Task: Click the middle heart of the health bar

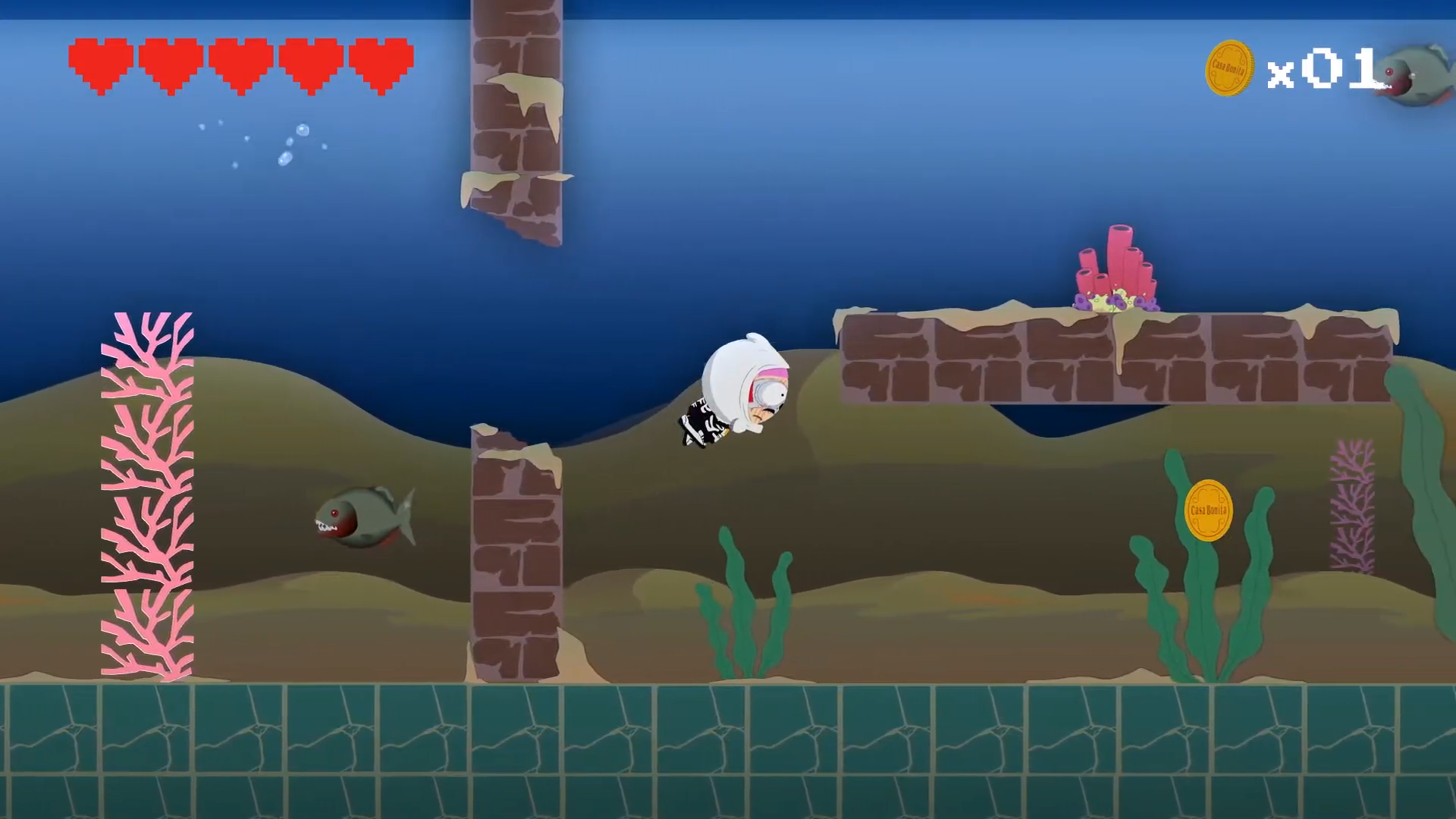Action: pos(238,62)
